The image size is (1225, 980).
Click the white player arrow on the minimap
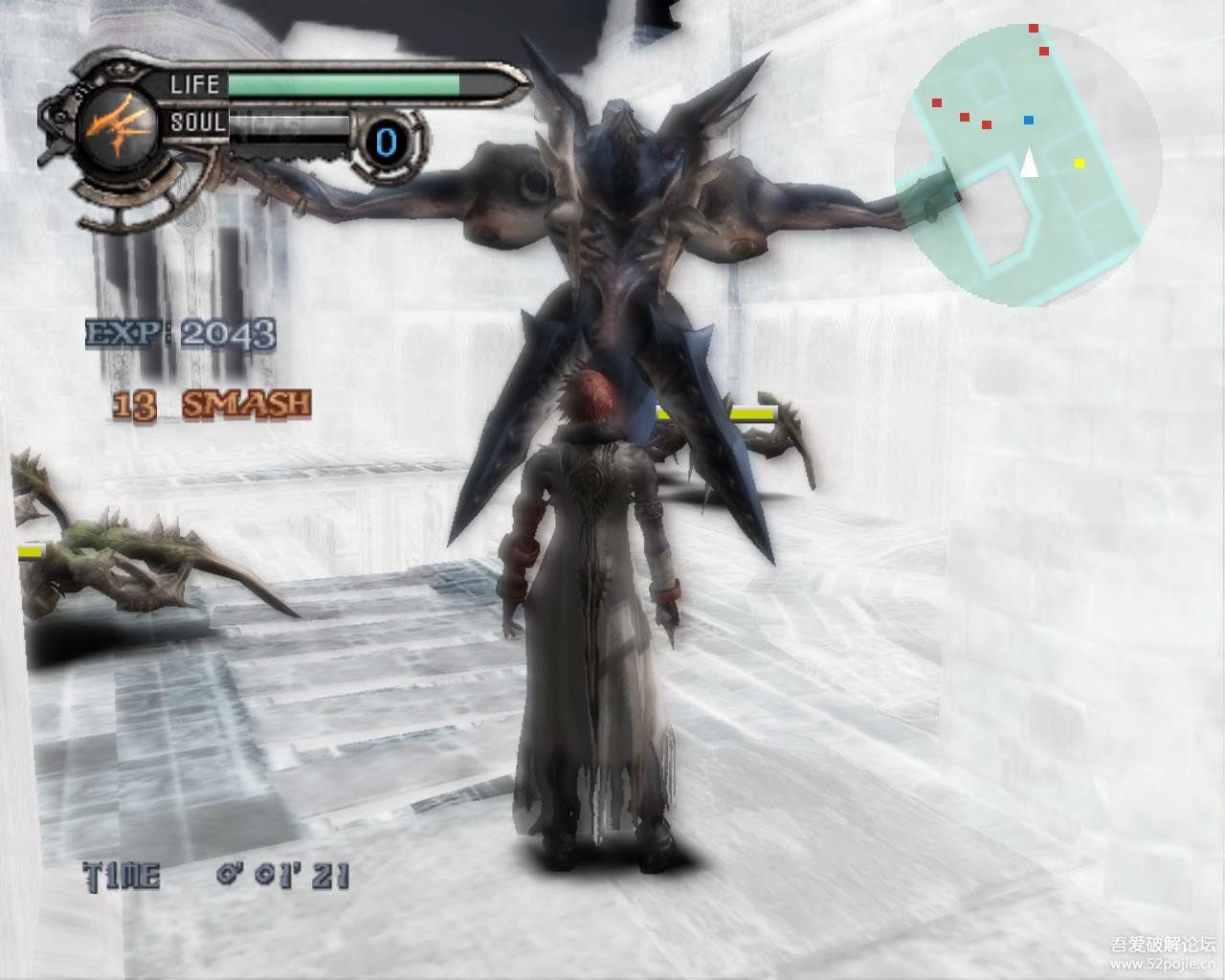(1029, 164)
